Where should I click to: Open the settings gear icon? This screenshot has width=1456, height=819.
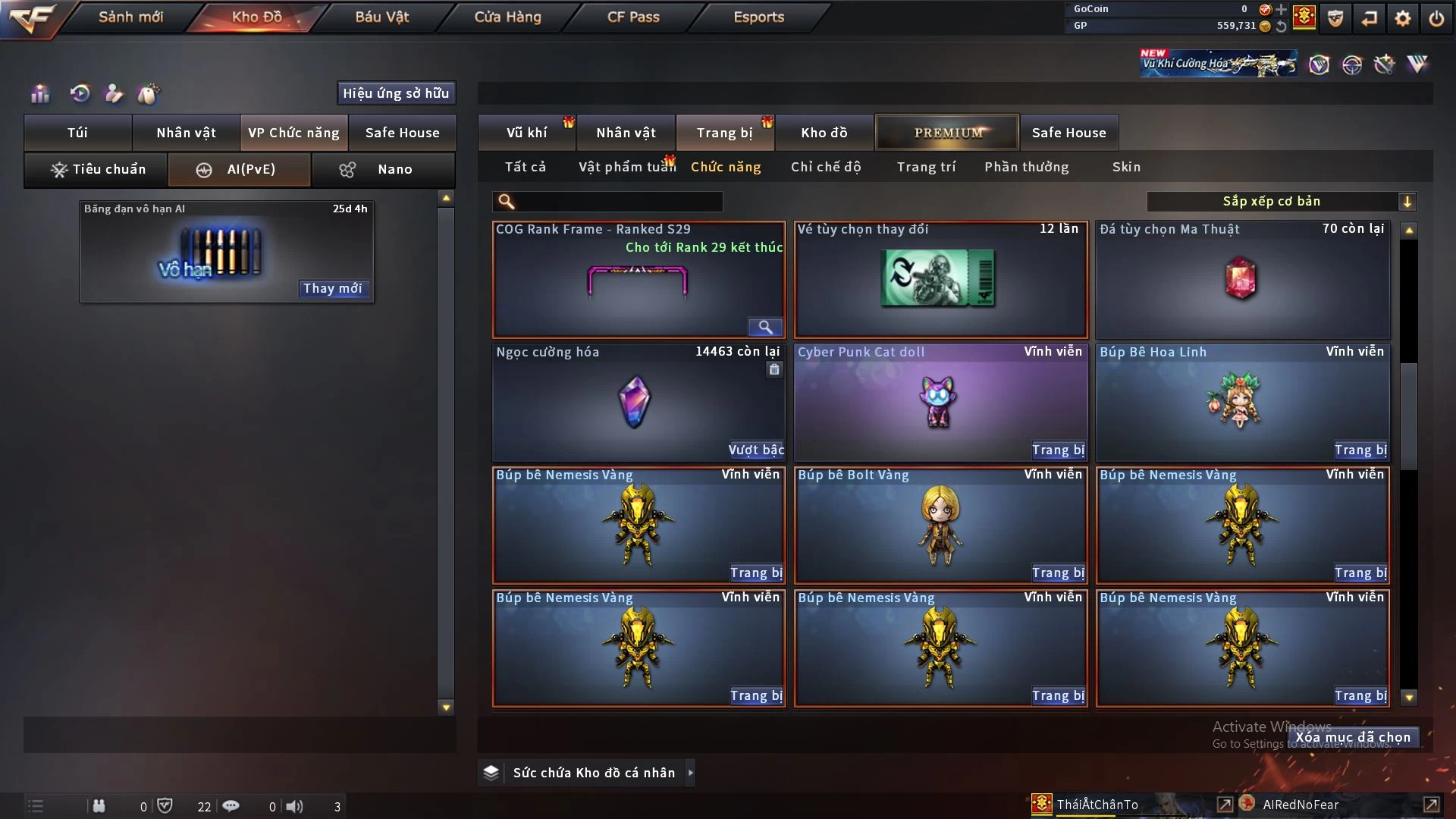1402,18
